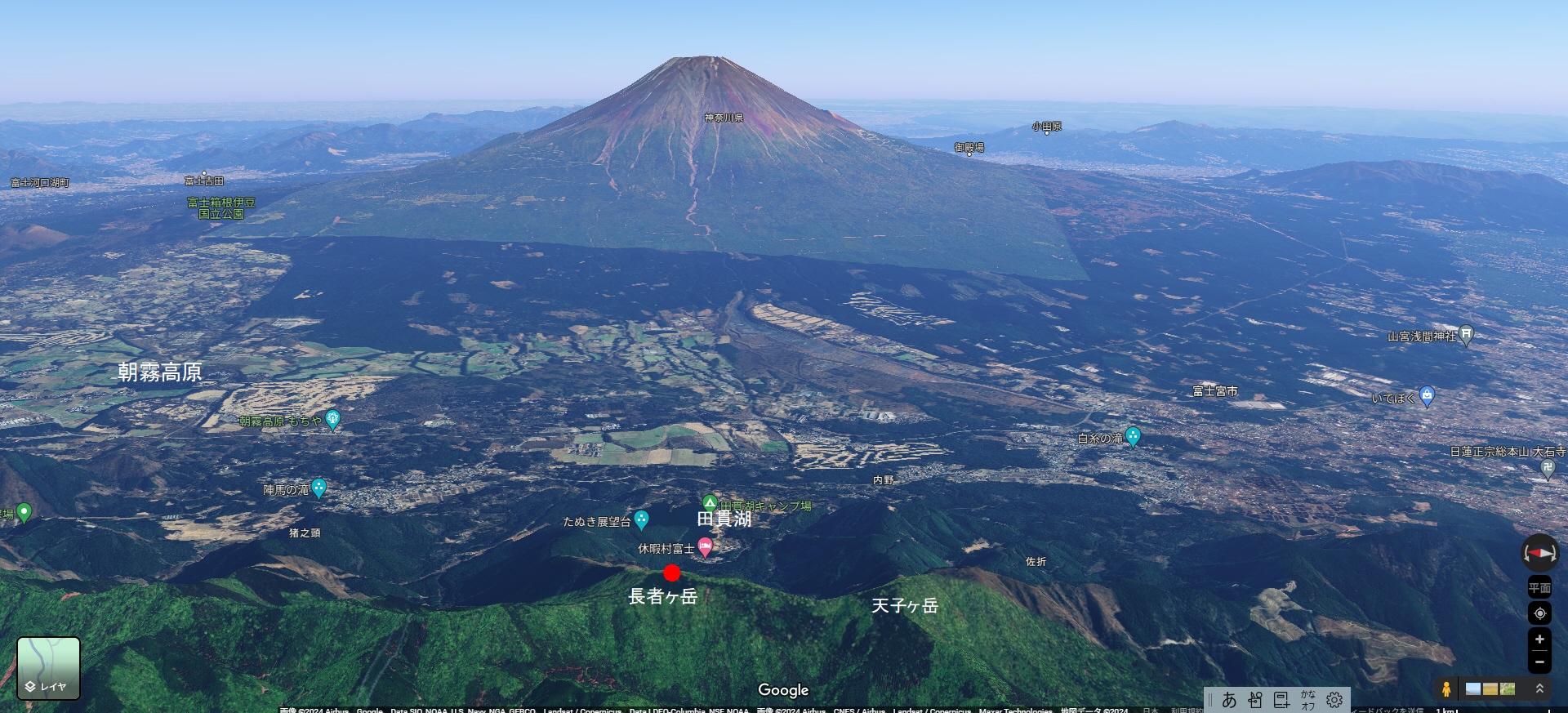Select the yellow Street View pegman
The height and width of the screenshot is (713, 1568).
click(1446, 688)
